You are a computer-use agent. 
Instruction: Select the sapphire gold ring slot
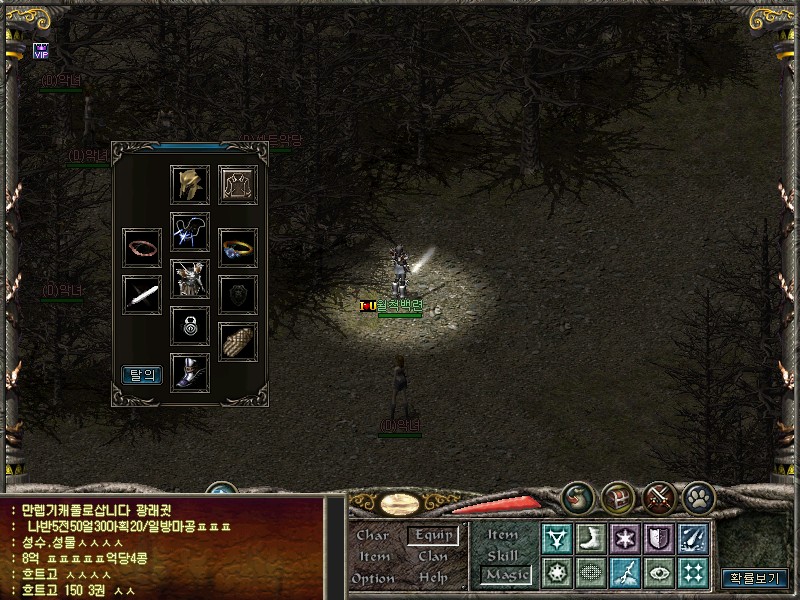tap(238, 247)
